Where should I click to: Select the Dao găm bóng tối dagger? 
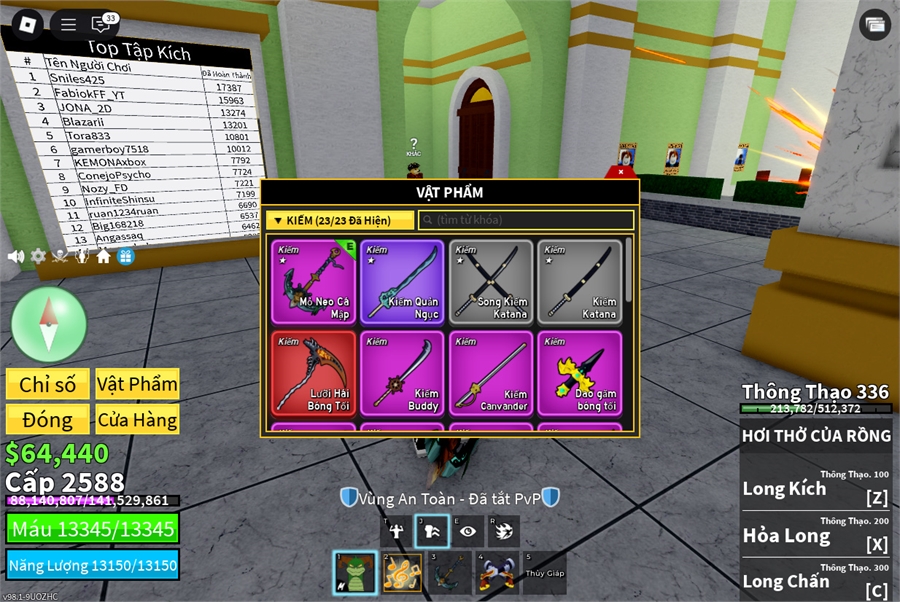(579, 372)
